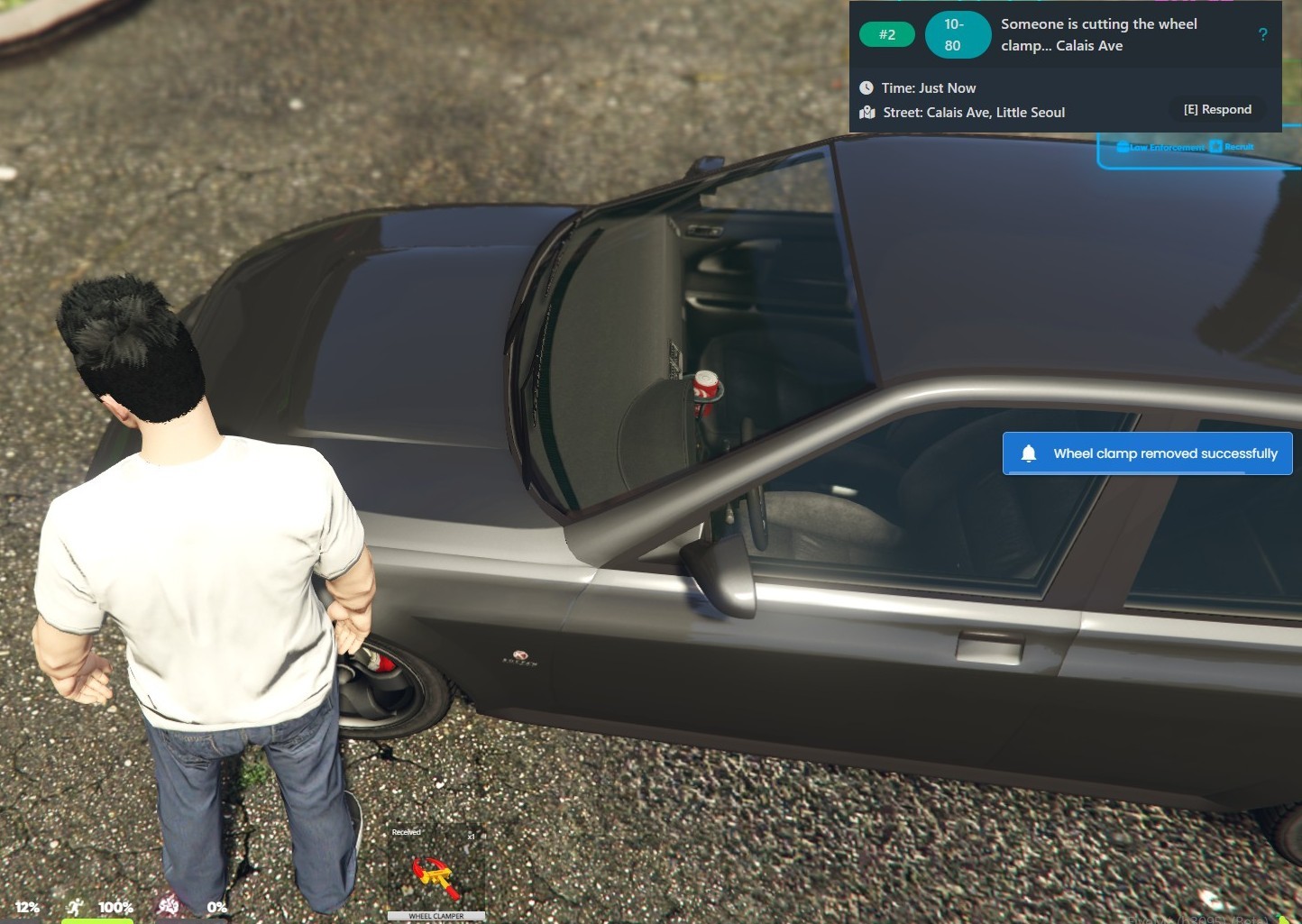Click the 10-80 code badge
This screenshot has height=924, width=1302.
pyautogui.click(x=953, y=35)
